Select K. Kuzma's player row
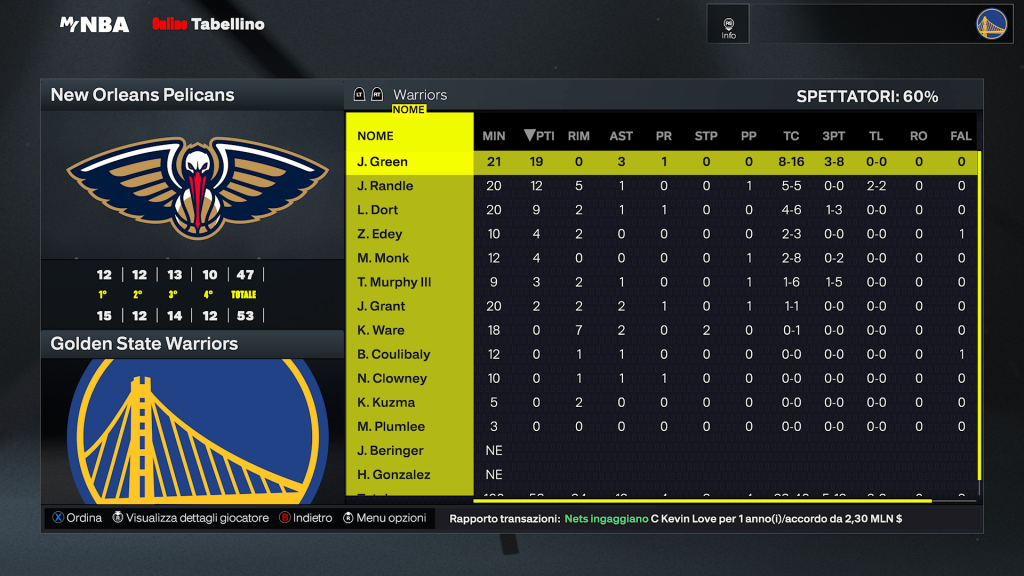 pyautogui.click(x=385, y=402)
